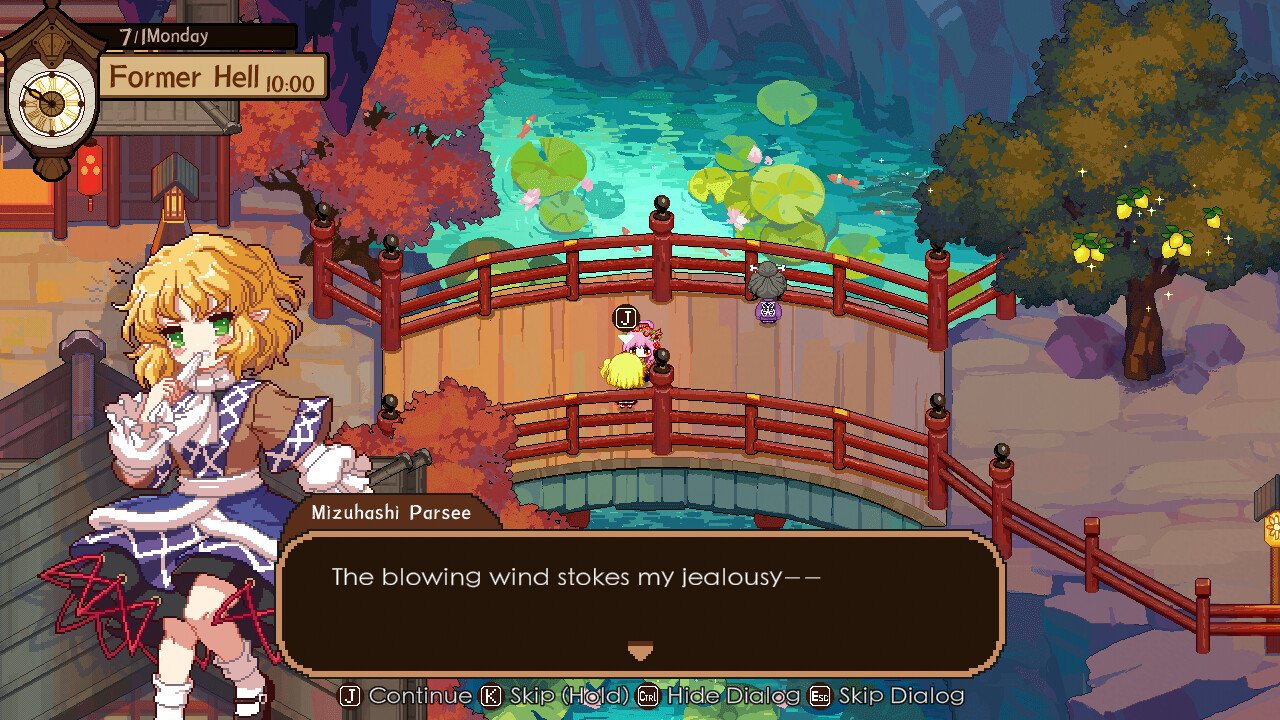Open the Former Hell location signboard
This screenshot has width=1280, height=720.
[x=210, y=77]
